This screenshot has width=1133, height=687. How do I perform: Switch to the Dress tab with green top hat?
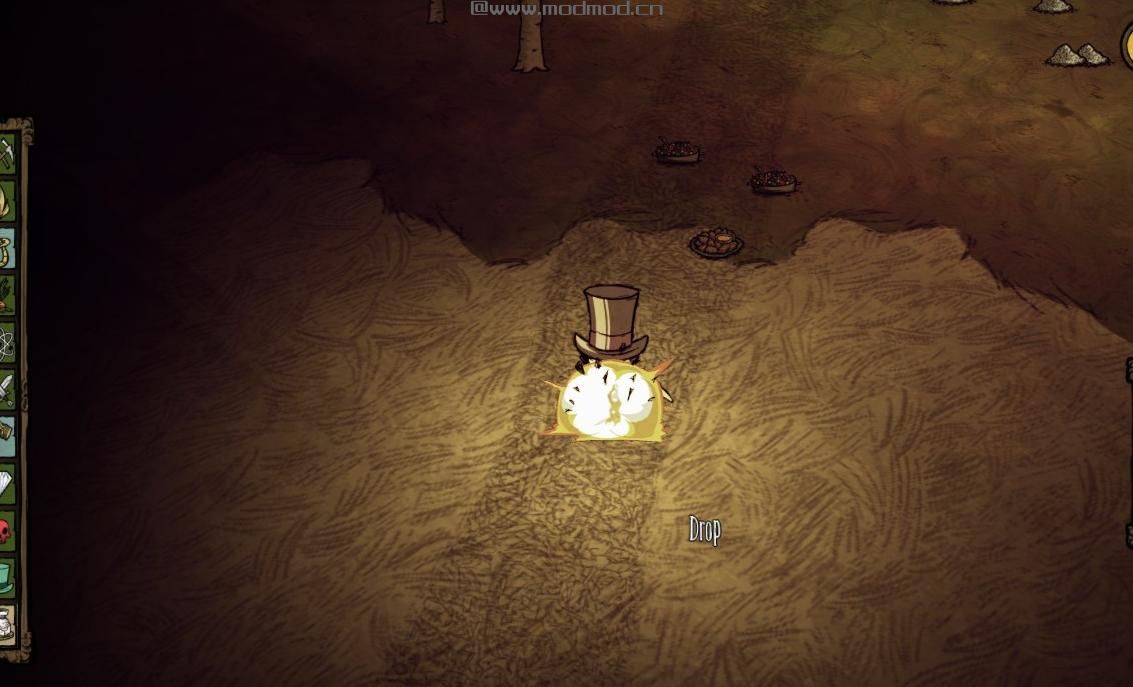[x=8, y=577]
